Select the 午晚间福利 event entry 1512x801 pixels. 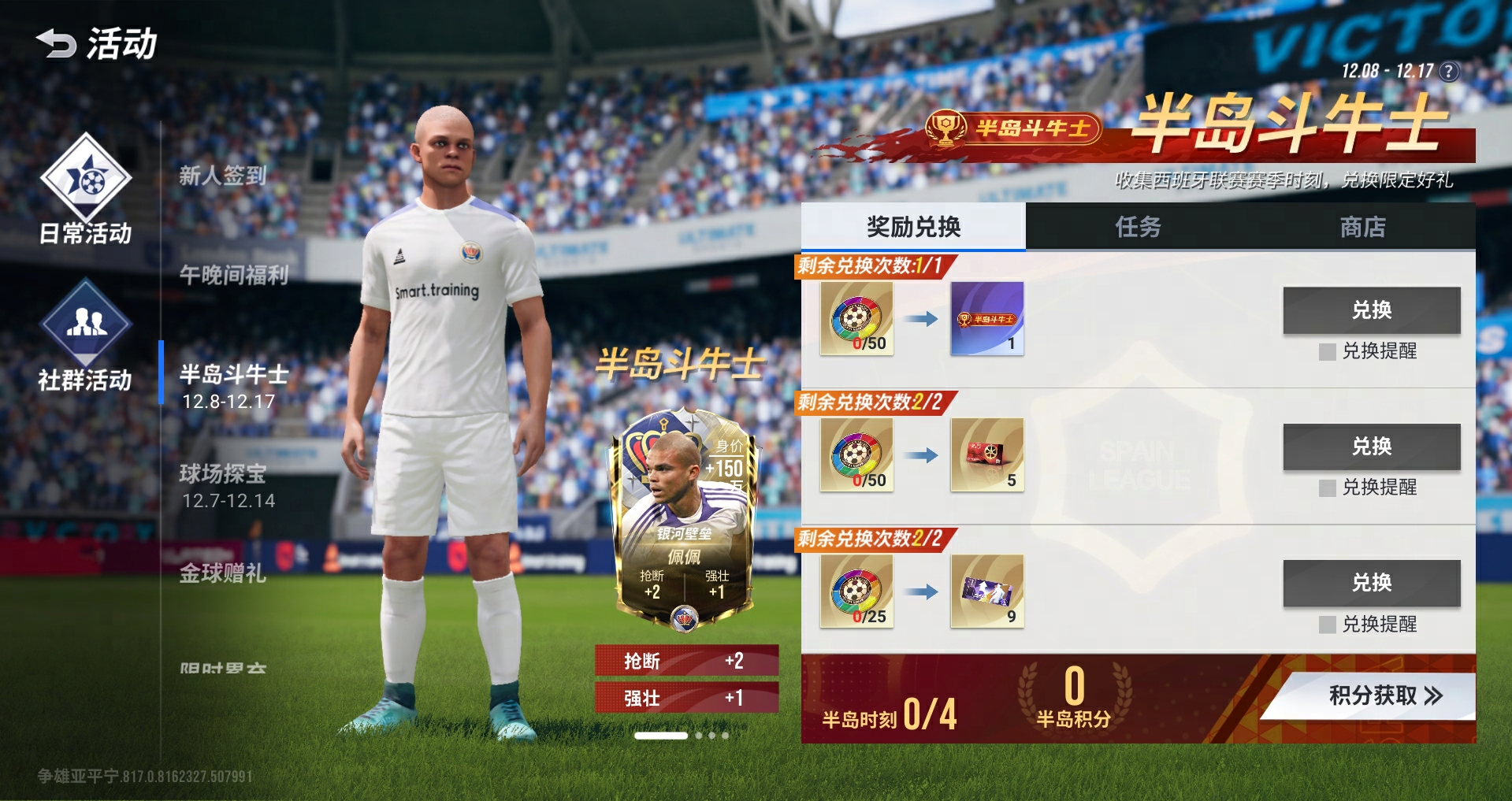pos(234,275)
